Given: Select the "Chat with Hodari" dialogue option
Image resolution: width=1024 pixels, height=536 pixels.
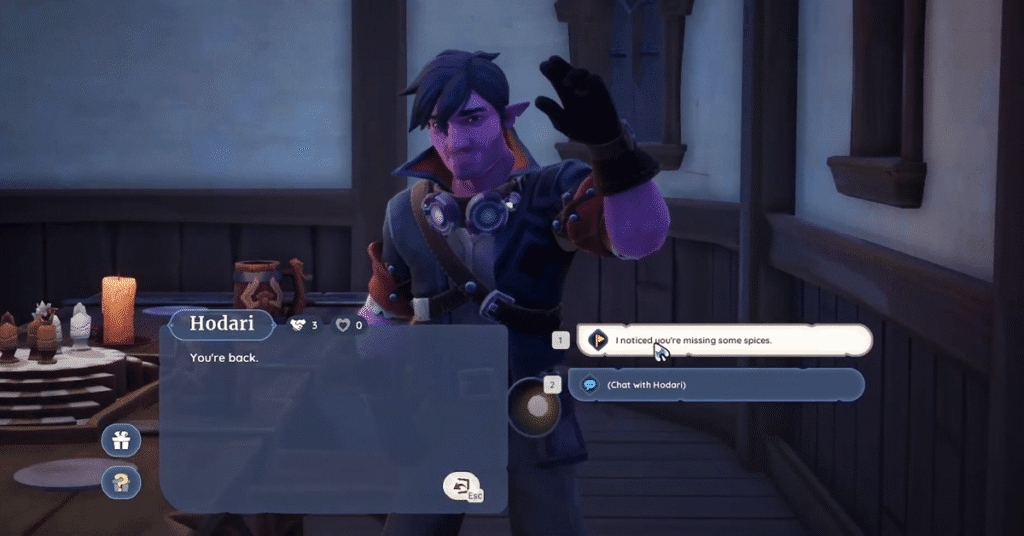Looking at the screenshot, I should [716, 385].
